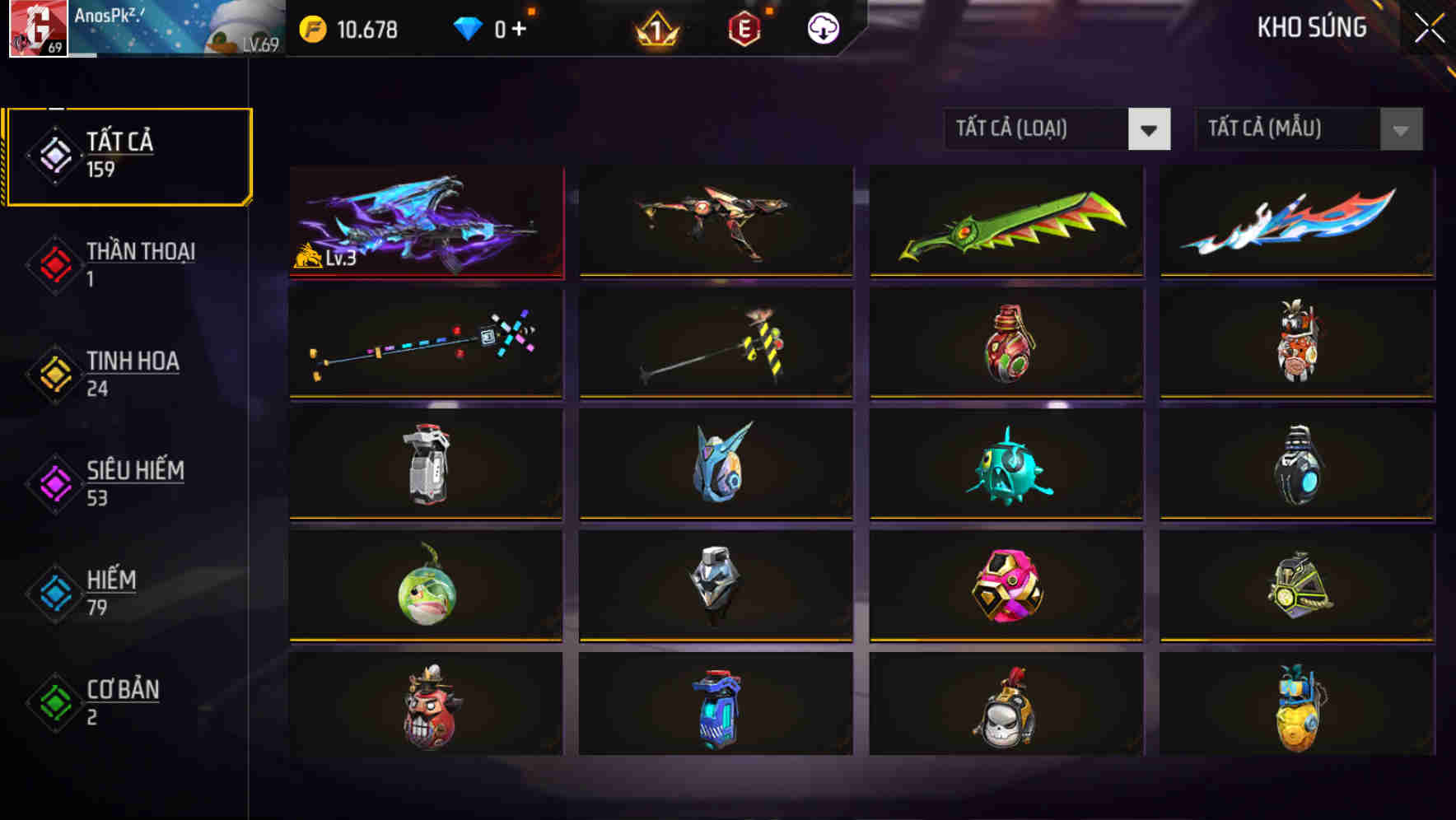
Task: Open the KHO SÚNG header label
Action: (1313, 27)
